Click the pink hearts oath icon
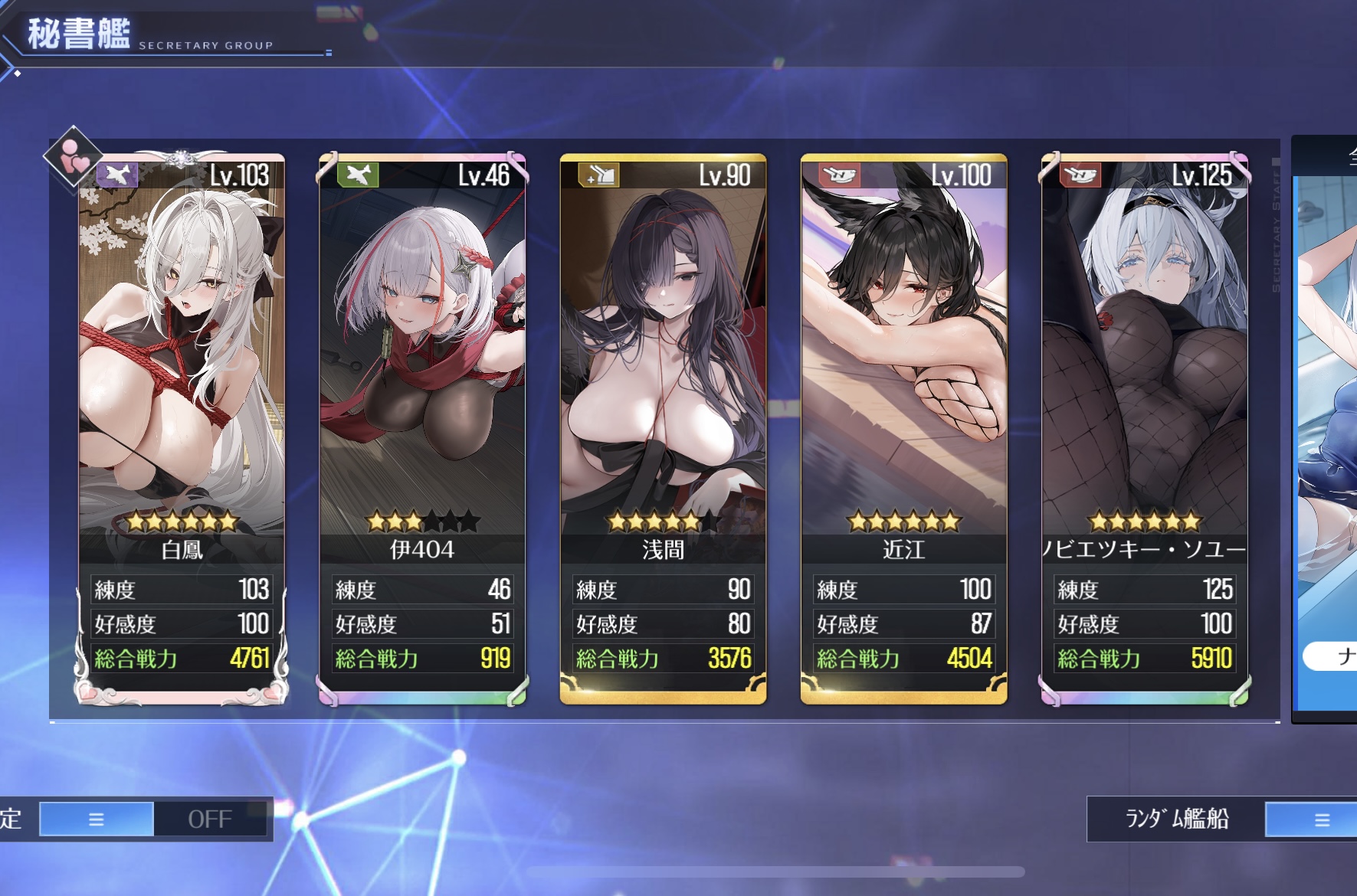 point(73,156)
